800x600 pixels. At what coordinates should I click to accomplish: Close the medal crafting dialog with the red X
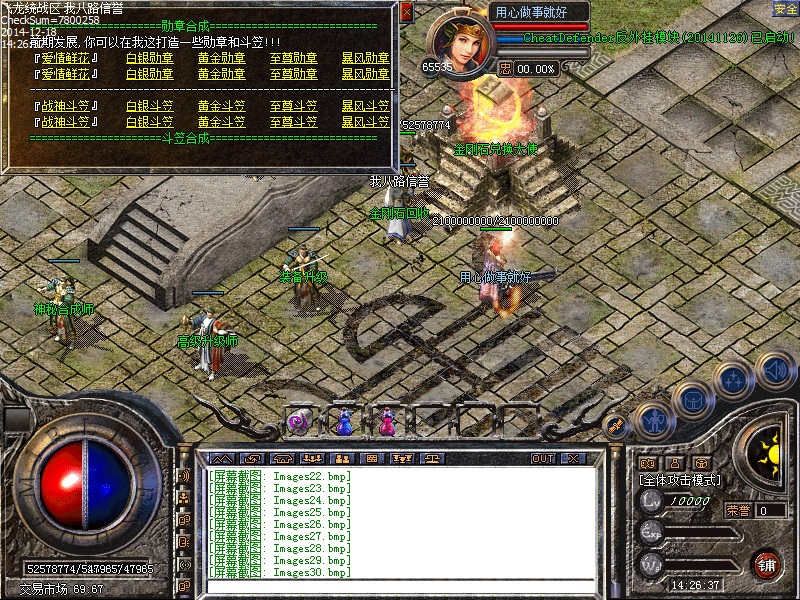point(406,12)
